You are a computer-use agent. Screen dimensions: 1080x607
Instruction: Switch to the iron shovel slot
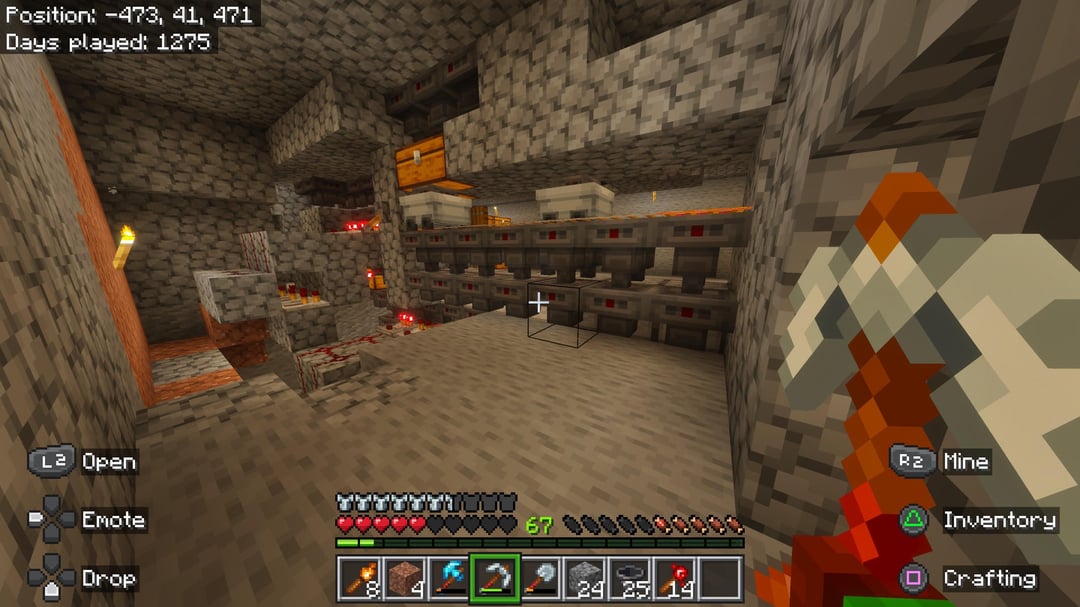[x=540, y=579]
